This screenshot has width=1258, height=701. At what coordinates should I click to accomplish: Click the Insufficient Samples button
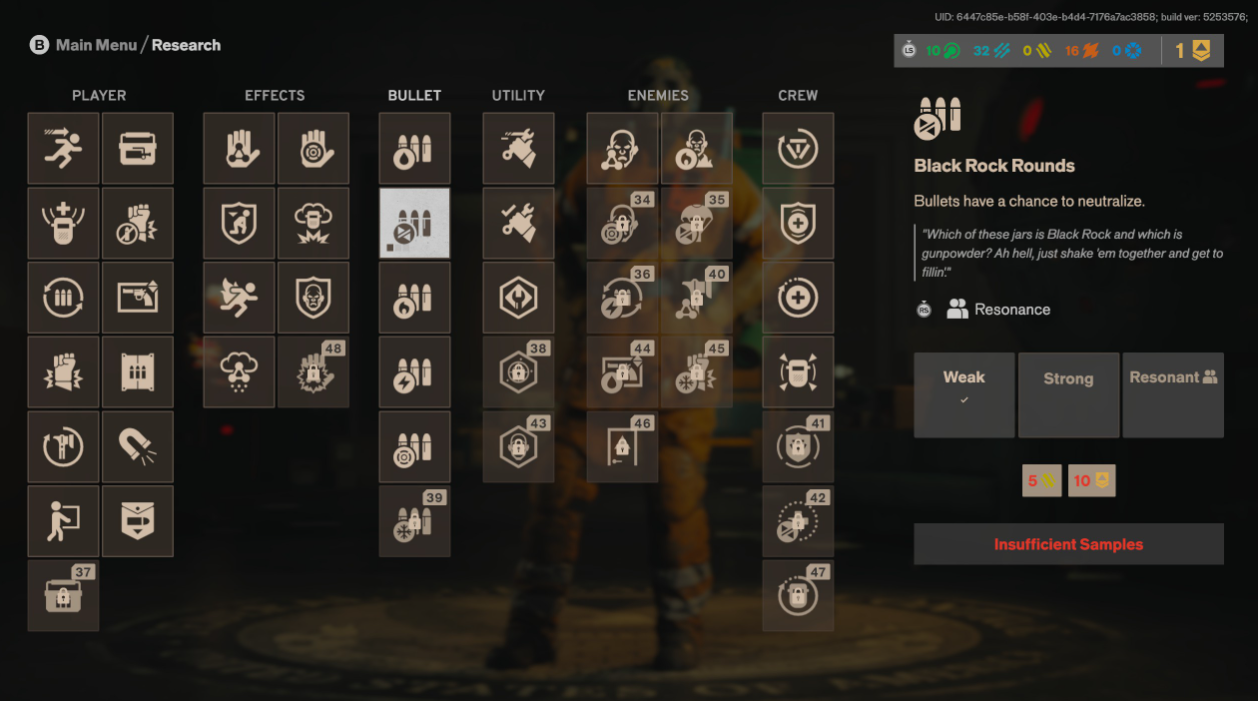tap(1068, 544)
